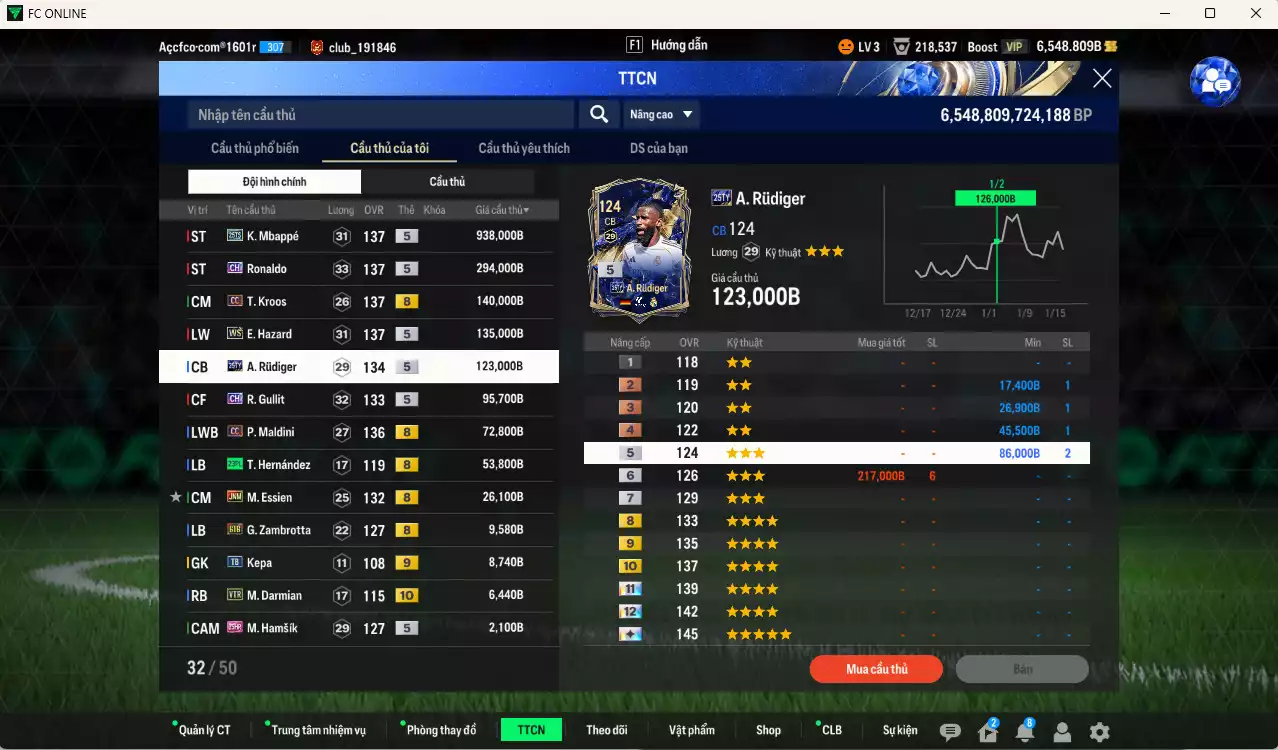Close the TTCN window
Viewport: 1278px width, 750px height.
pyautogui.click(x=1101, y=79)
